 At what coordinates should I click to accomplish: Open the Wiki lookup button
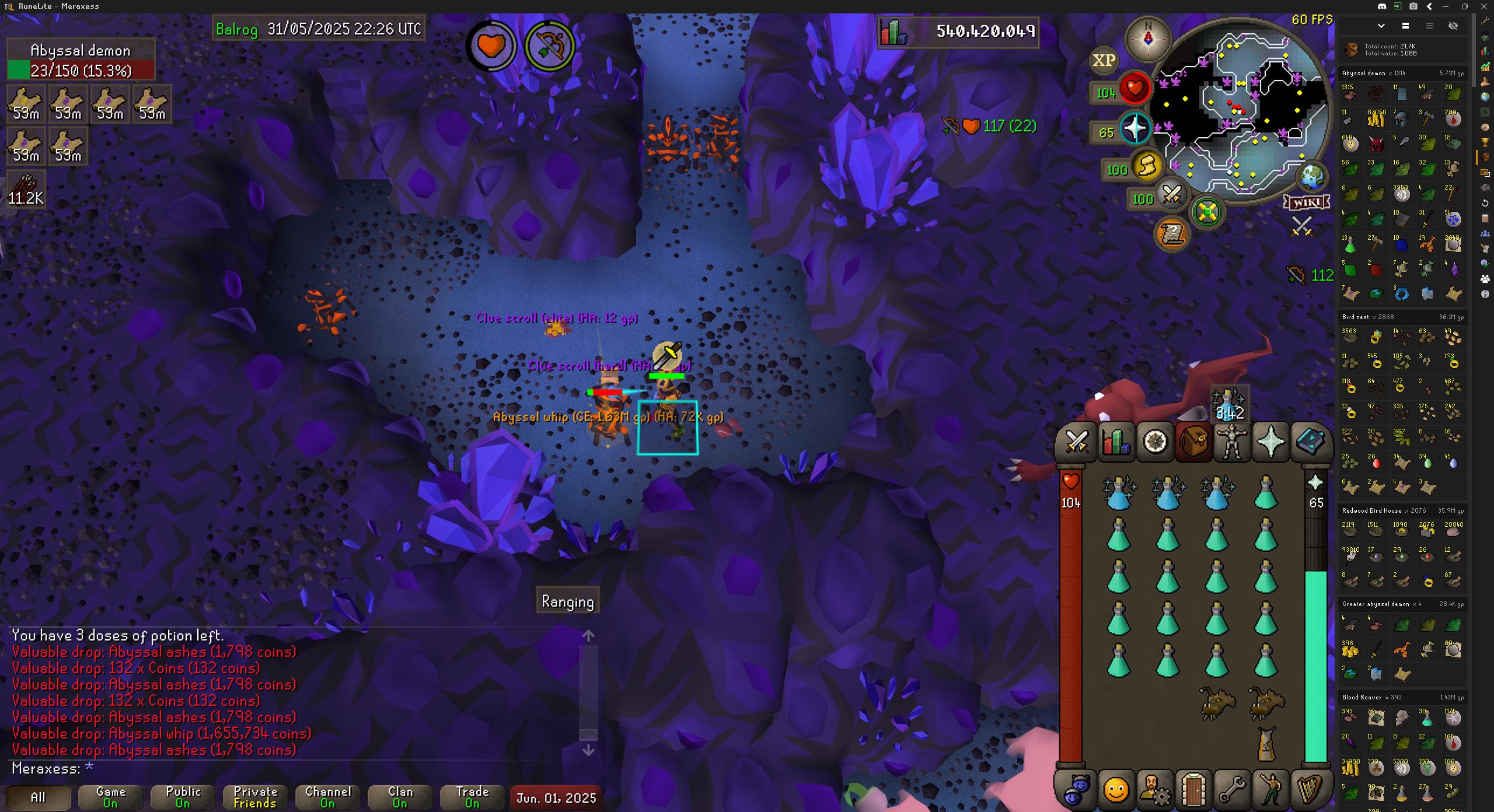(1307, 202)
